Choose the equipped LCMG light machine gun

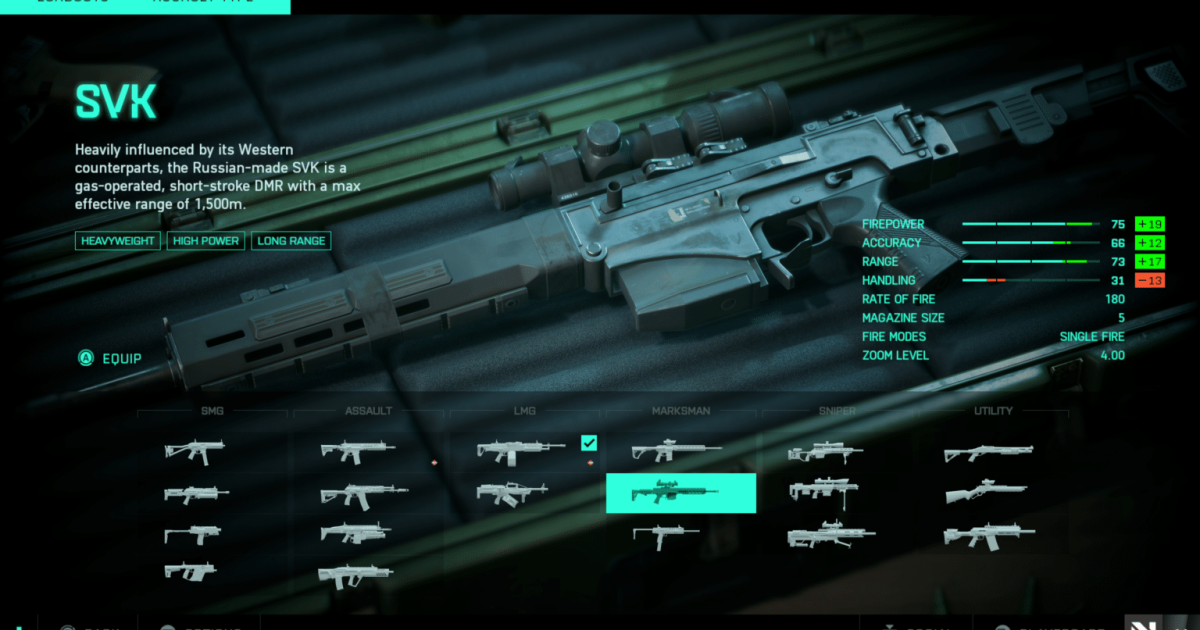(x=521, y=451)
